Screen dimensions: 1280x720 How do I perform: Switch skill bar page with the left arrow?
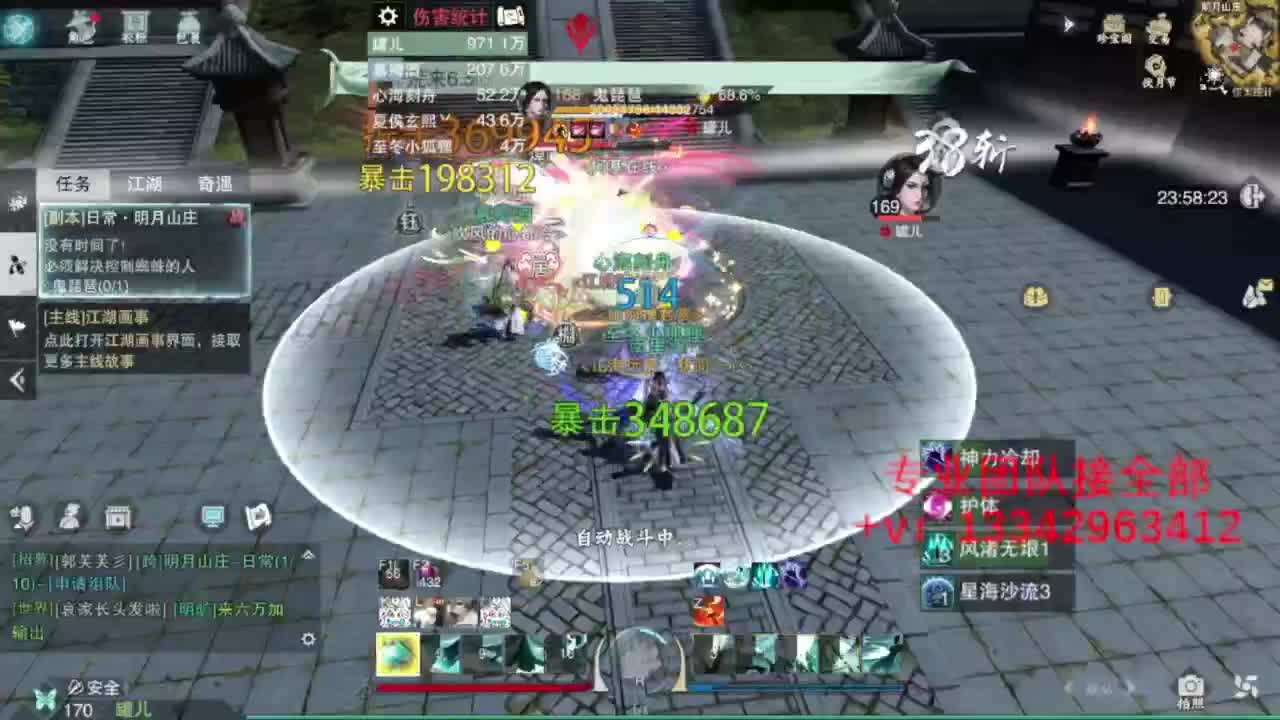[1069, 688]
